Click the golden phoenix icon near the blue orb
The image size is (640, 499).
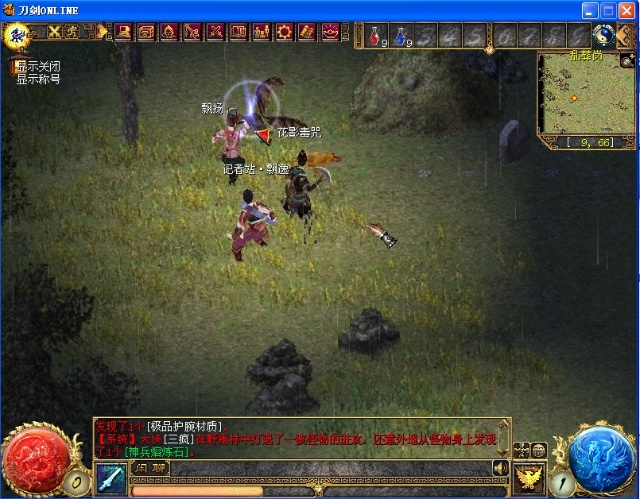pyautogui.click(x=529, y=478)
